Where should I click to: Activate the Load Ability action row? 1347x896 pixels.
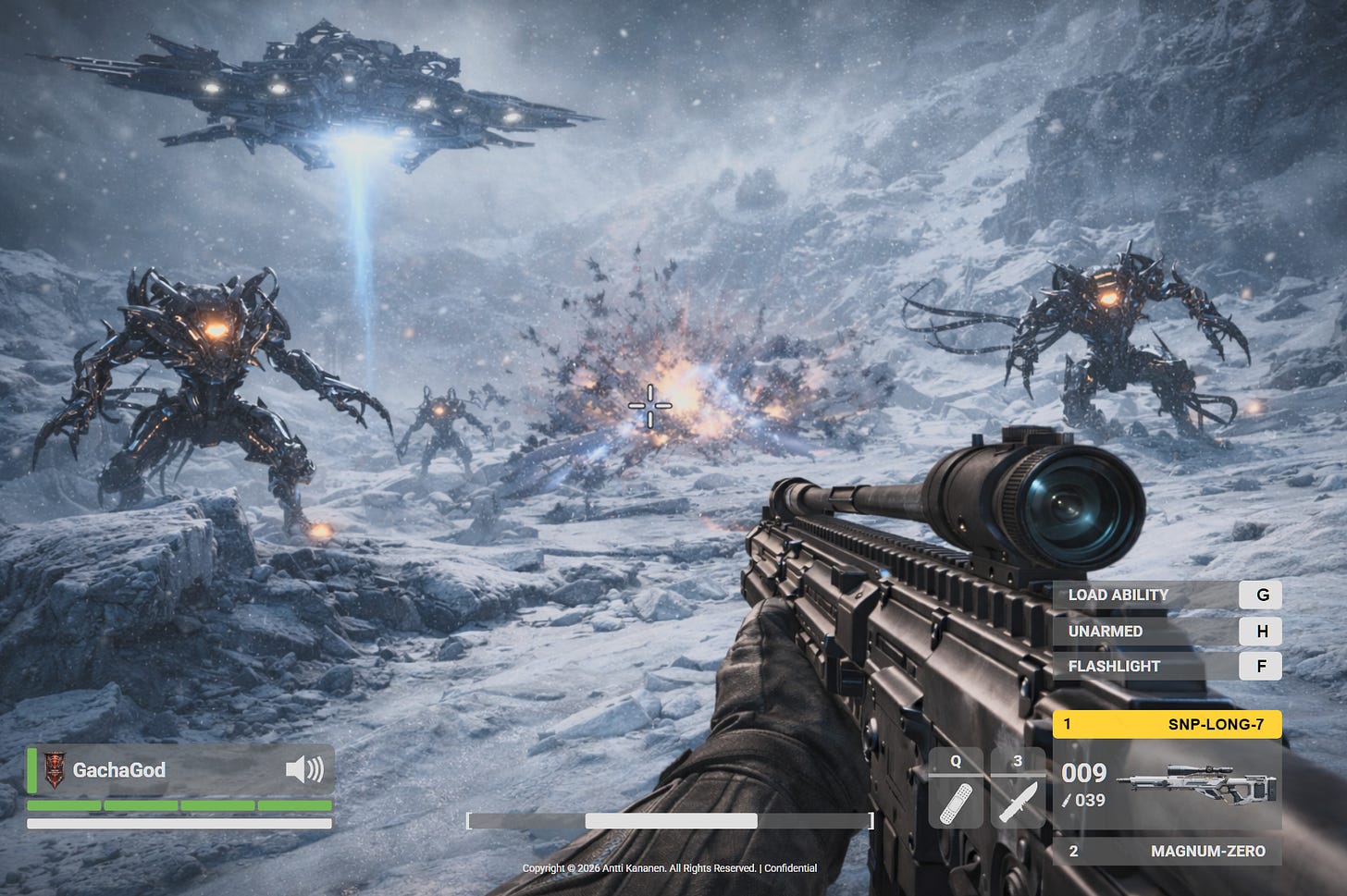[x=1167, y=595]
